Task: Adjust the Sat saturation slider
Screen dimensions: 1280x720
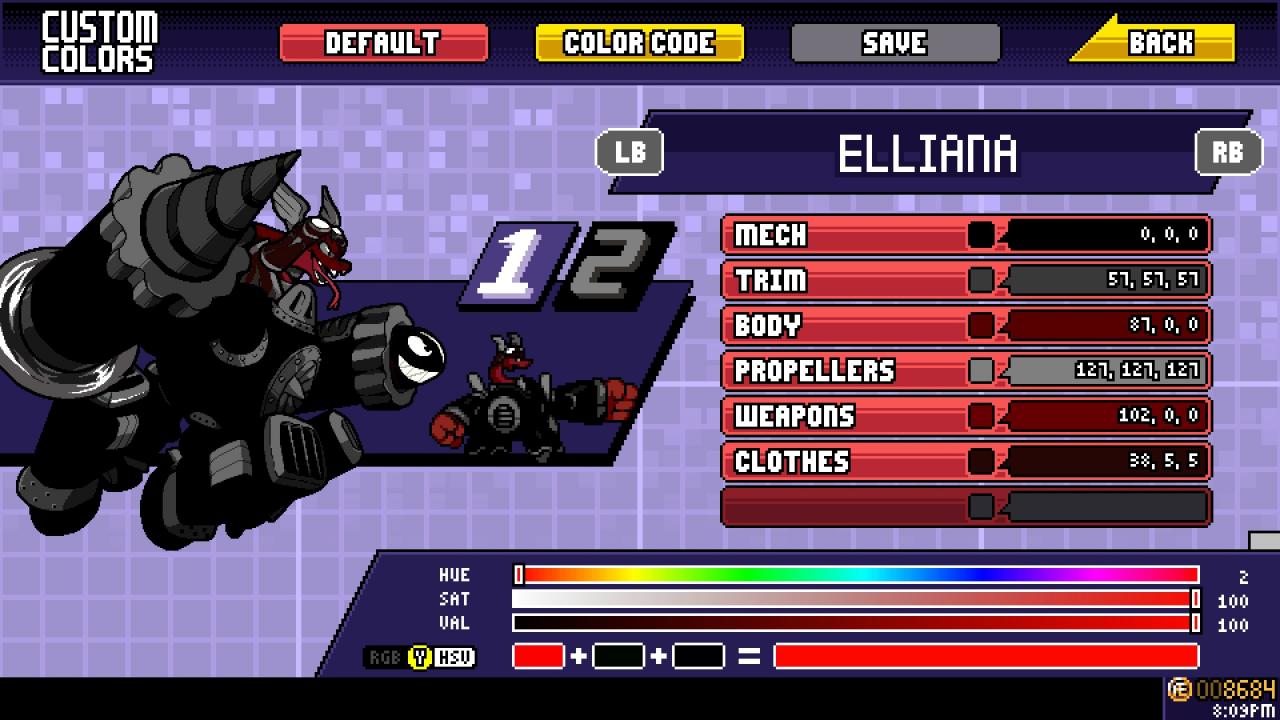Action: click(x=857, y=599)
